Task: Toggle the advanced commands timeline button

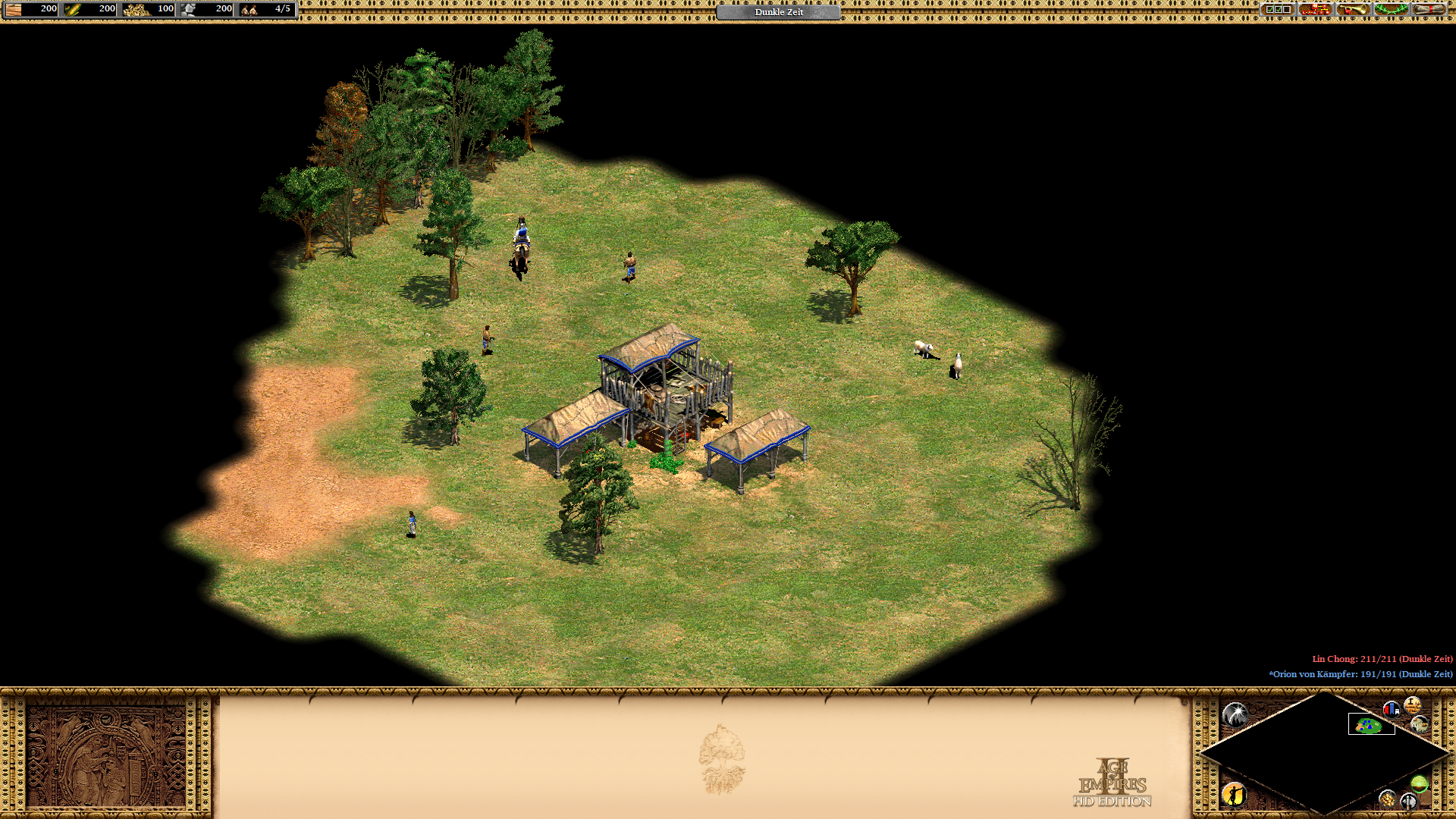Action: tap(1412, 705)
